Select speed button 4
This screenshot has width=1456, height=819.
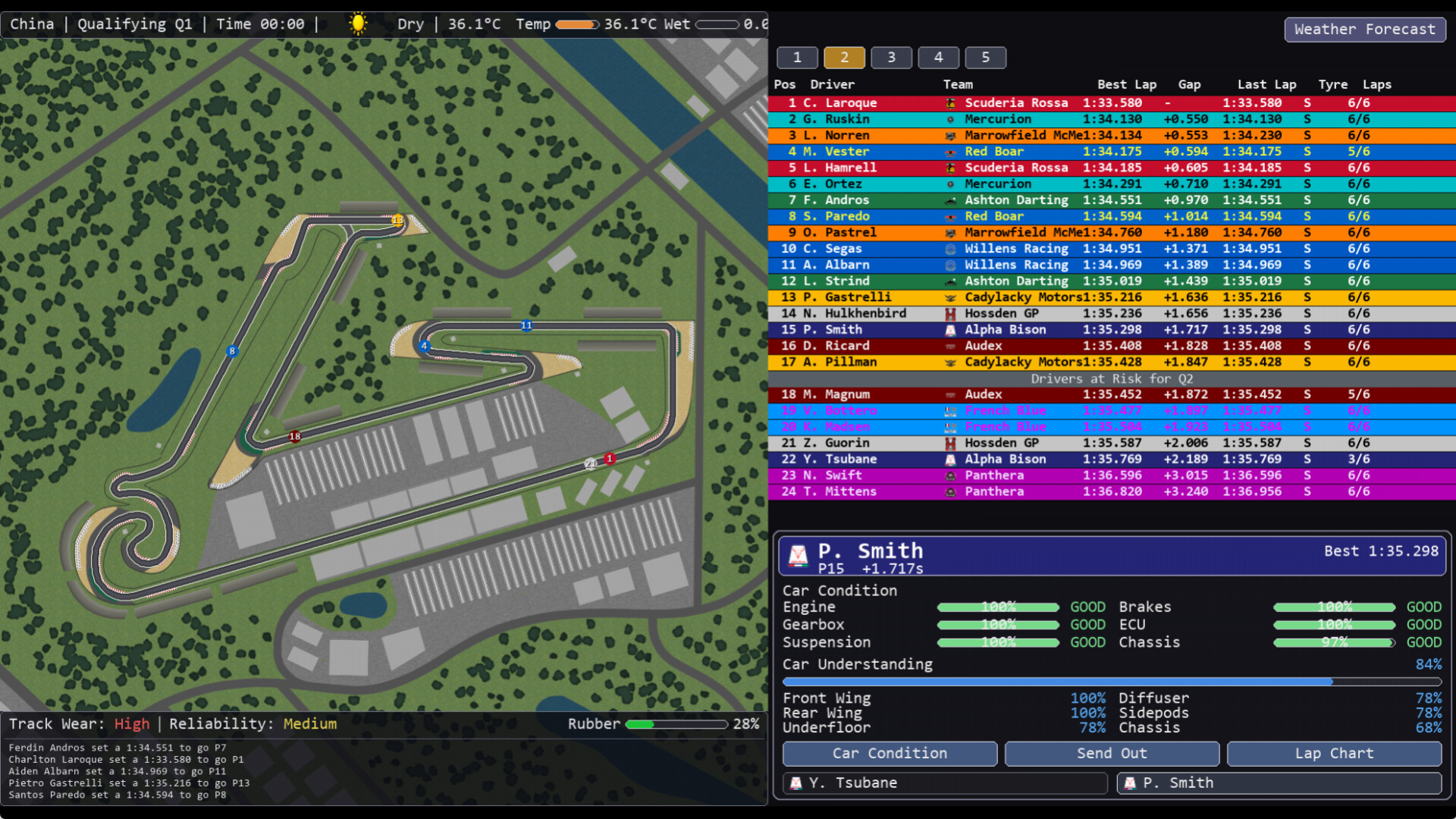(938, 58)
